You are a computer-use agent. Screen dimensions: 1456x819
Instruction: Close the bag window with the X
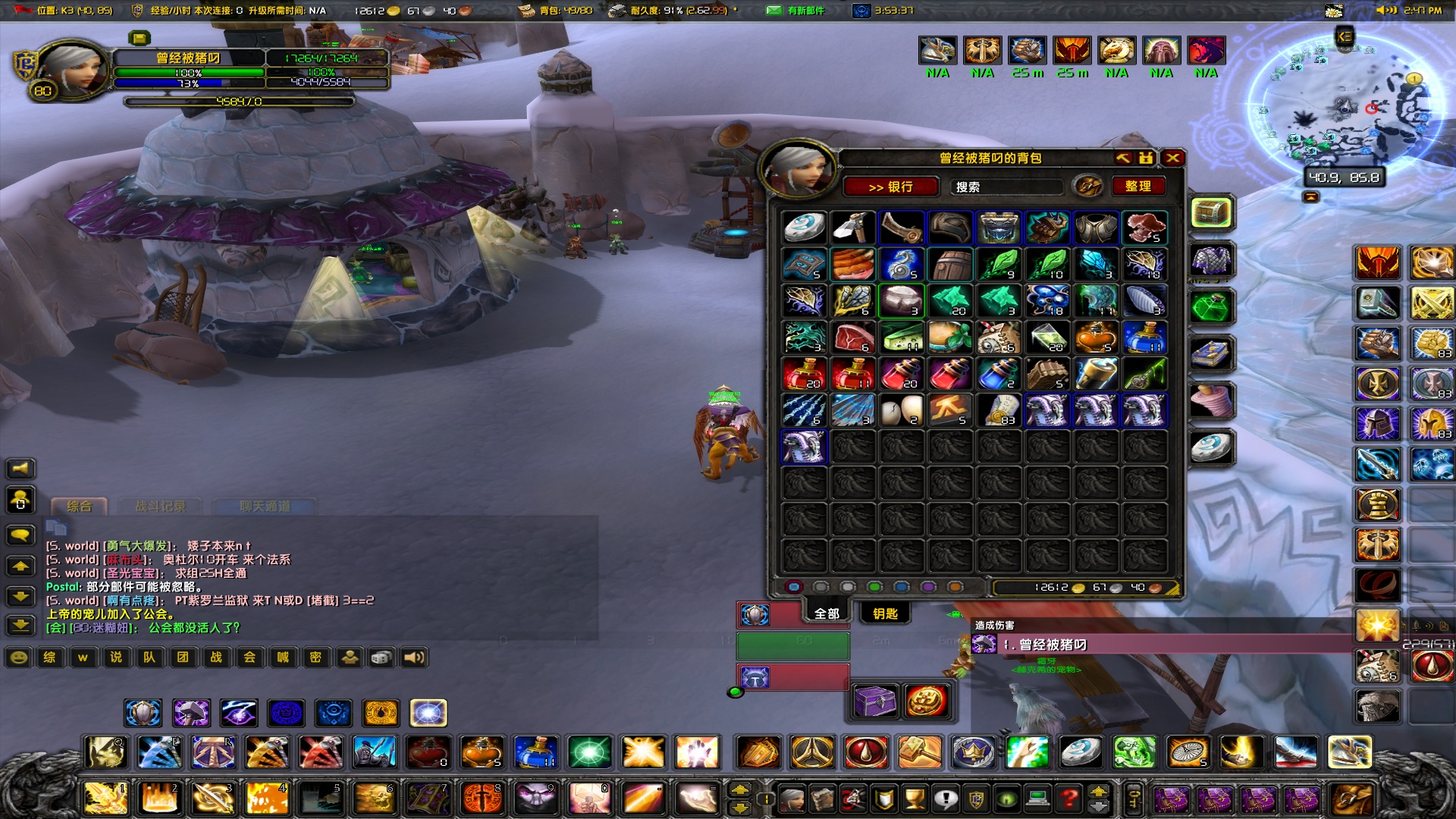(1172, 158)
